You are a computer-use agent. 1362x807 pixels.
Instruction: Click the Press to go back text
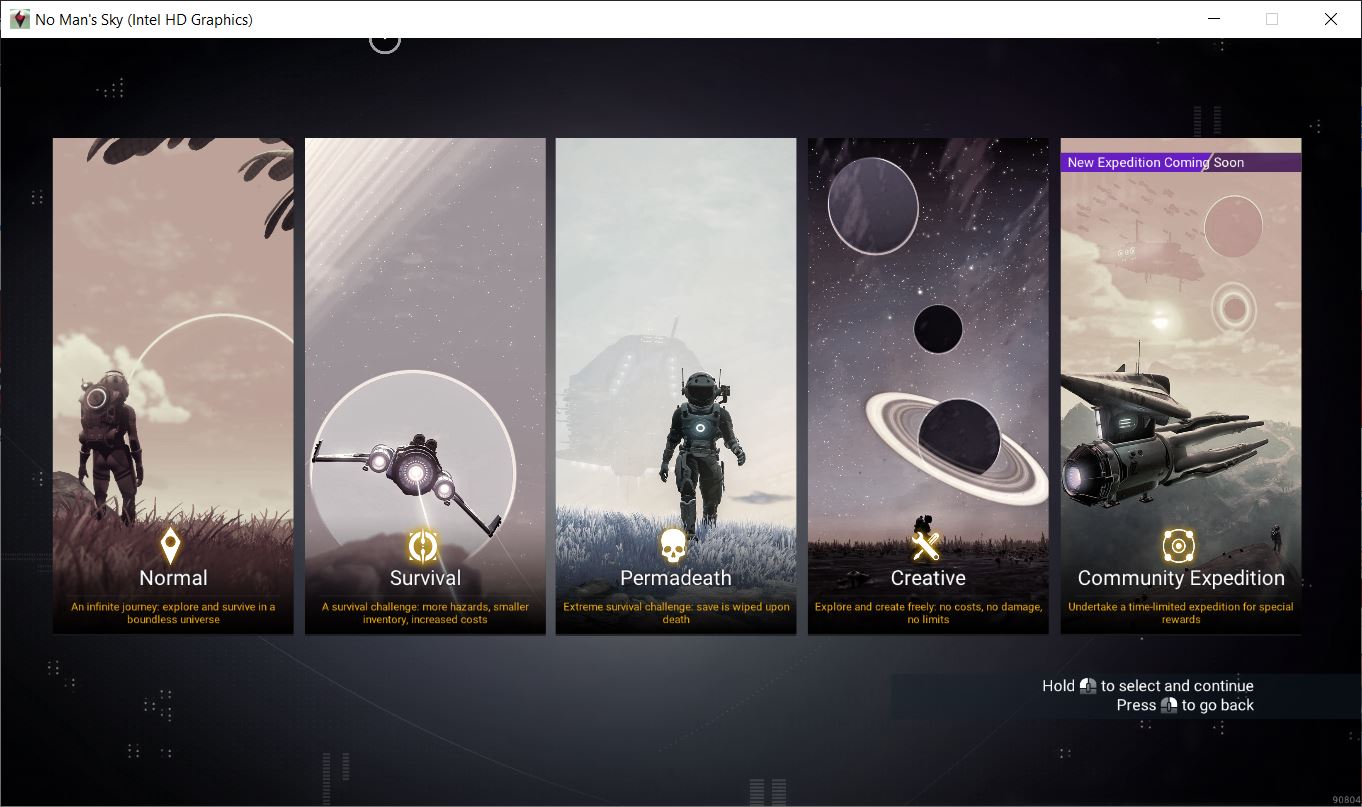point(1185,705)
